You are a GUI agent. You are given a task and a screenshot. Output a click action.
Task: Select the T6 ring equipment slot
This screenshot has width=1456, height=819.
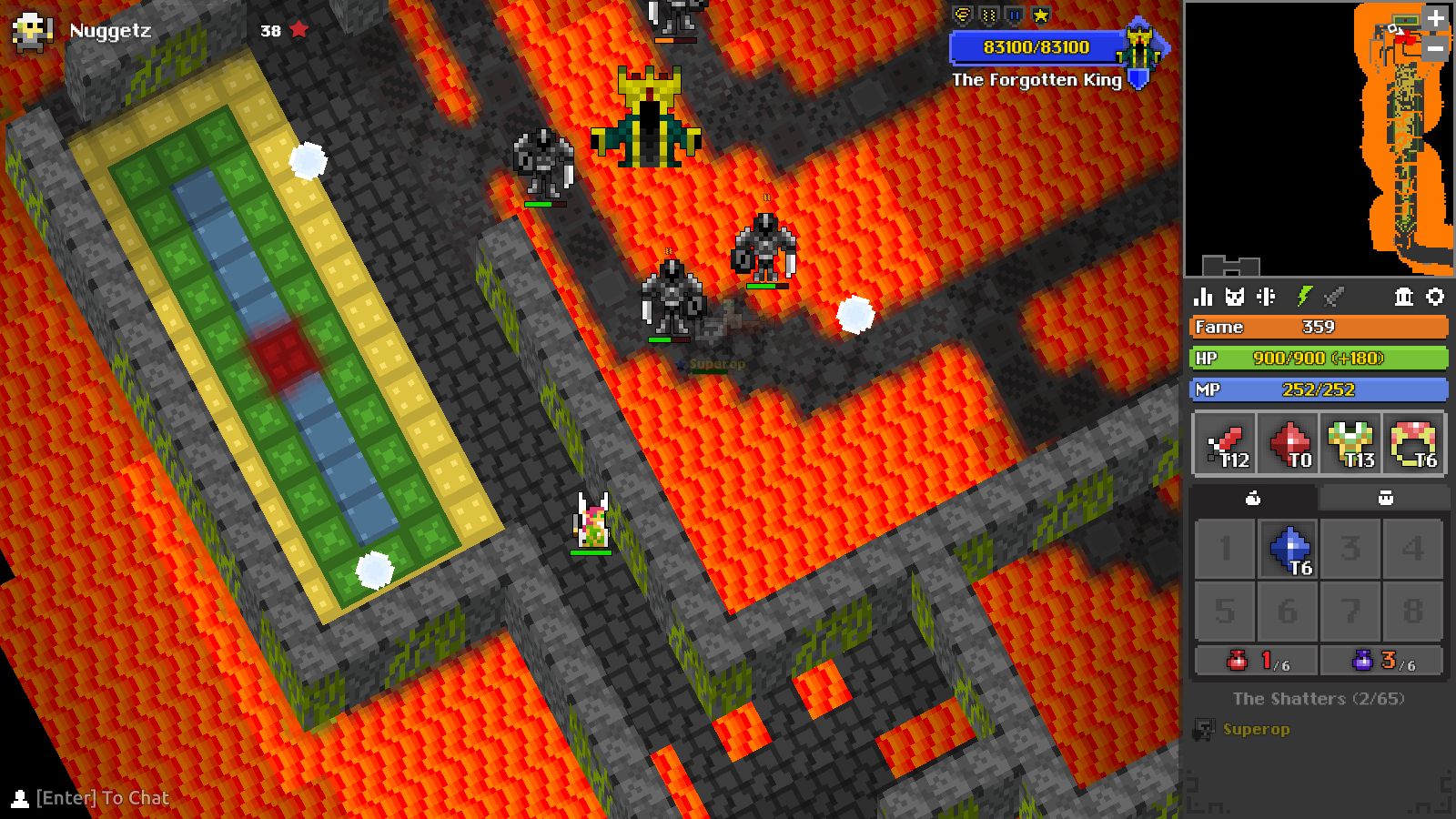[1418, 443]
